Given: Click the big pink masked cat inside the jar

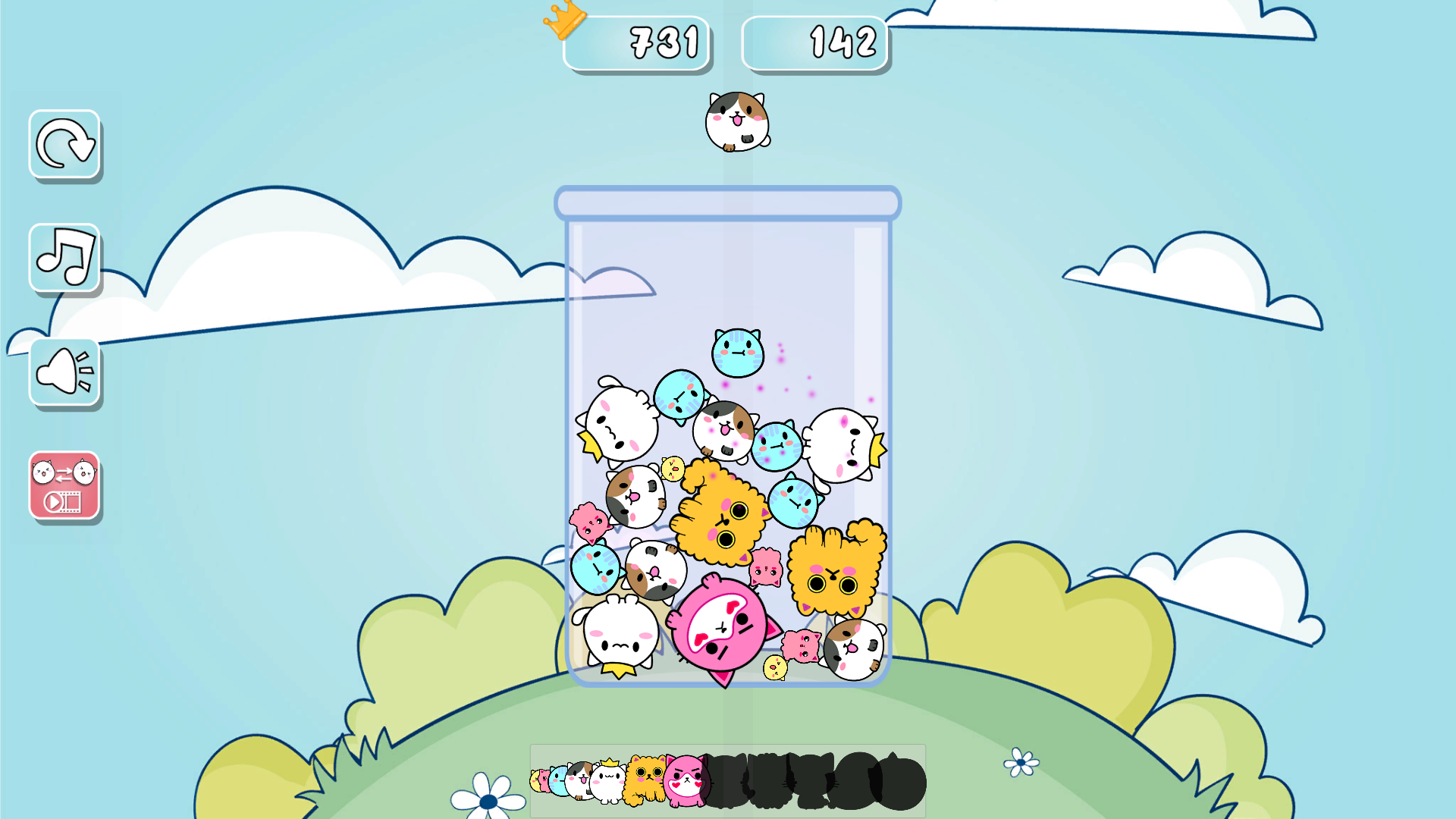Looking at the screenshot, I should 719,626.
